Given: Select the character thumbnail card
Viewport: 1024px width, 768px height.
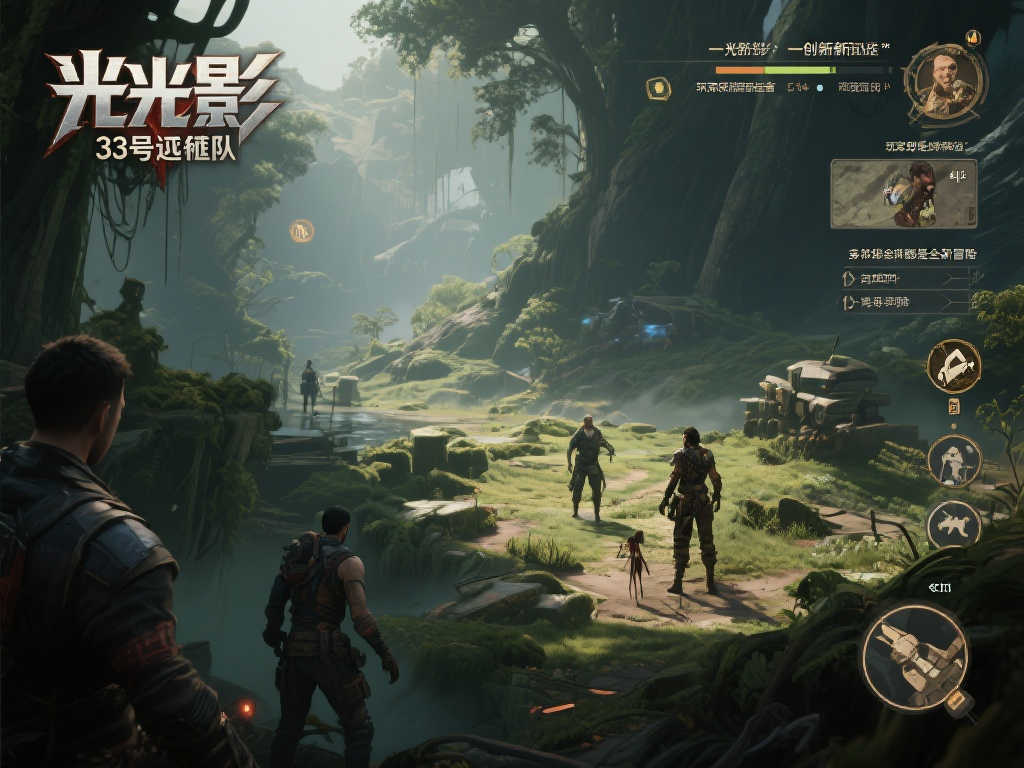Looking at the screenshot, I should point(903,193).
